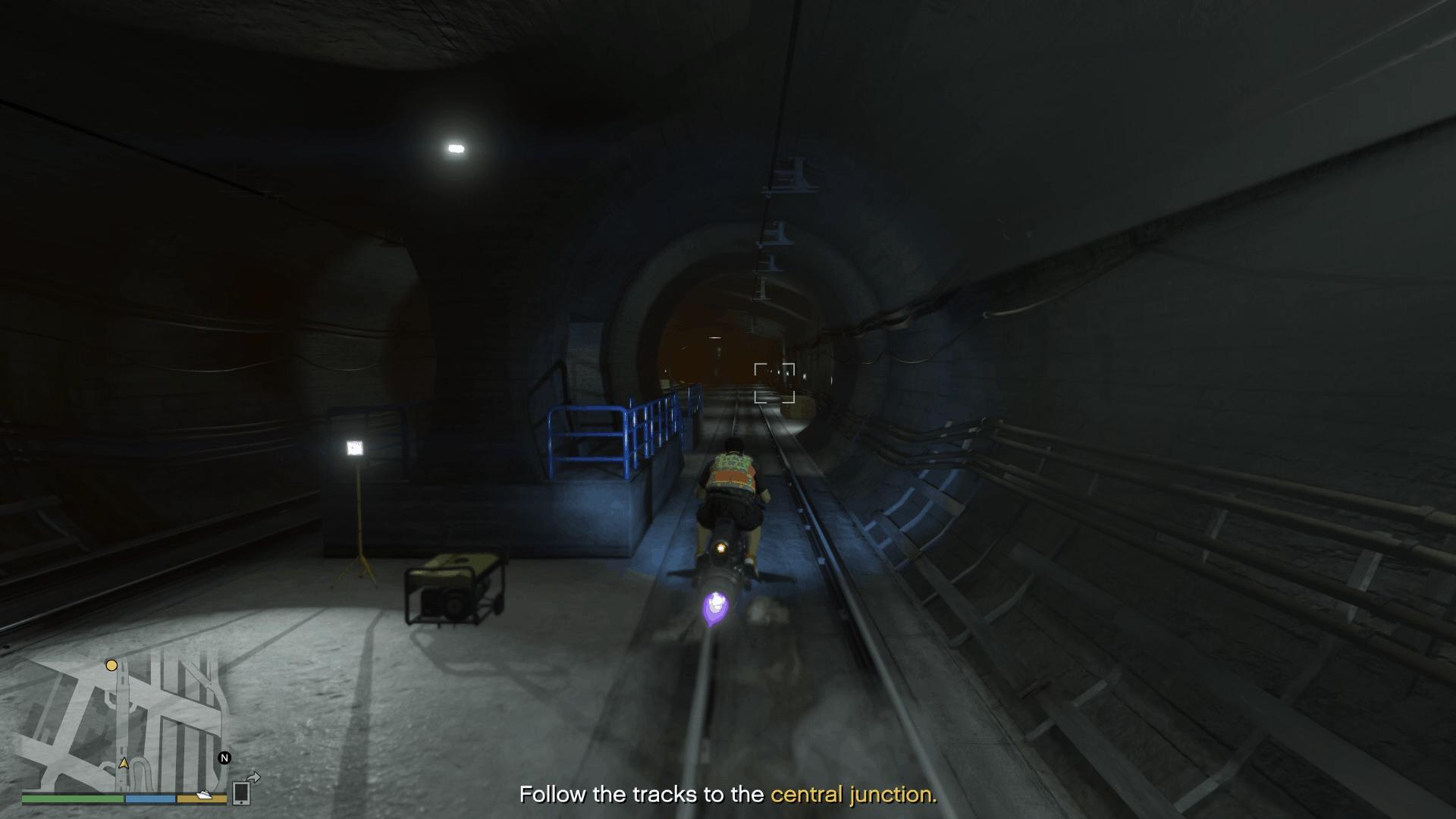Viewport: 1456px width, 819px height.
Task: Click the player arrow marker on the minimap
Action: pos(124,763)
